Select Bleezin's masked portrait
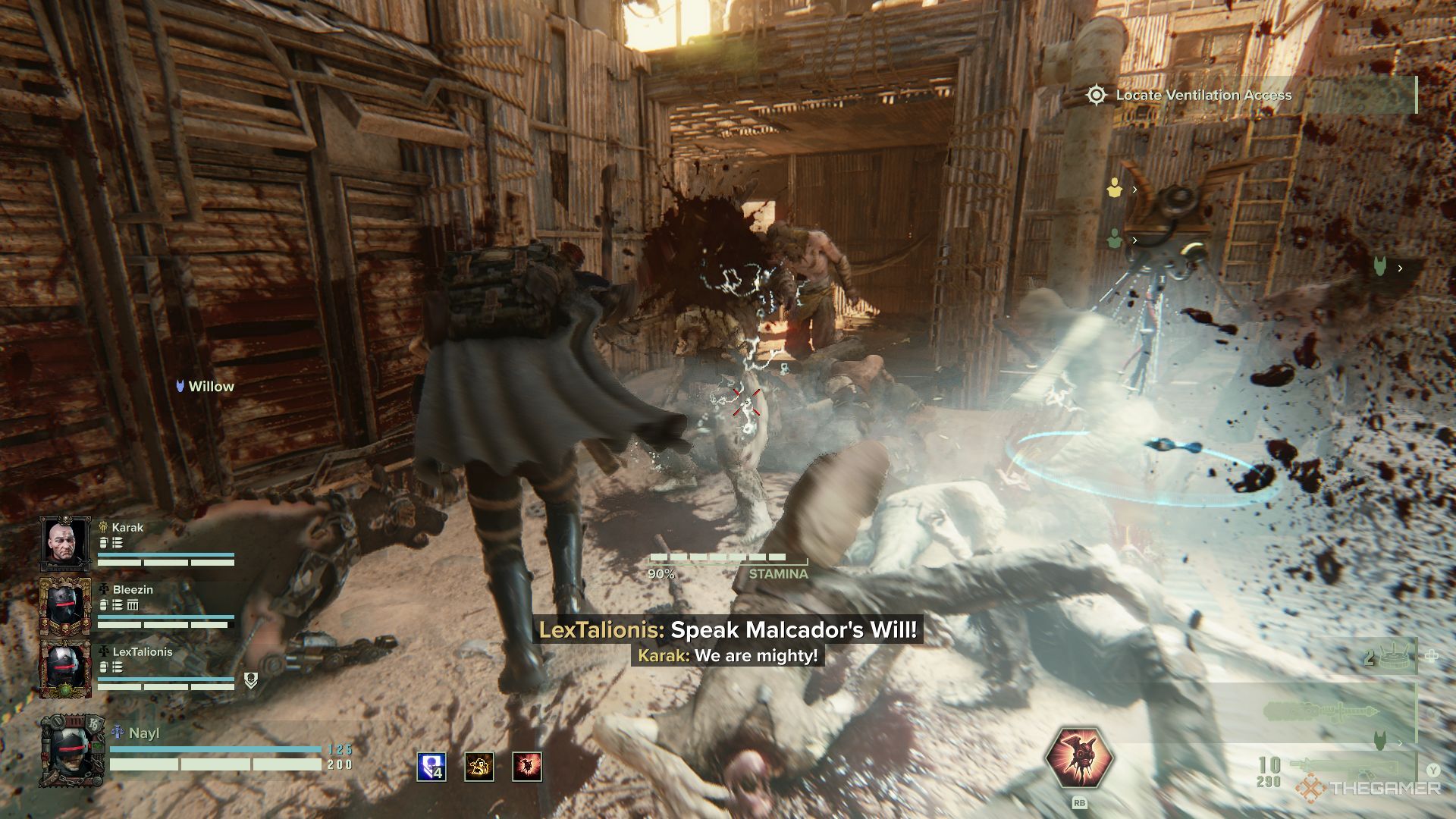The height and width of the screenshot is (819, 1456). point(65,607)
